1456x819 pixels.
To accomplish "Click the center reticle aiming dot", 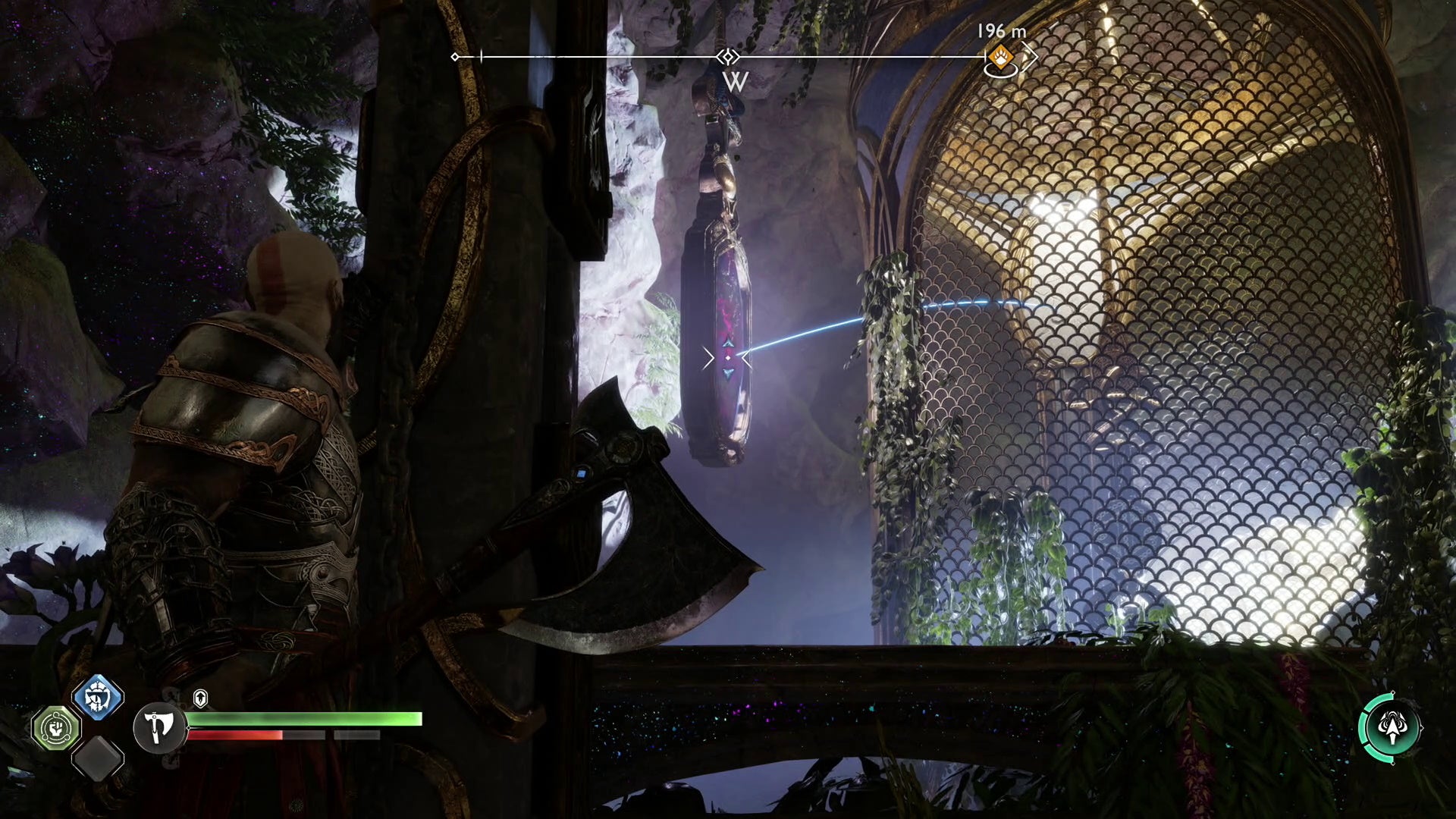I will click(x=728, y=358).
